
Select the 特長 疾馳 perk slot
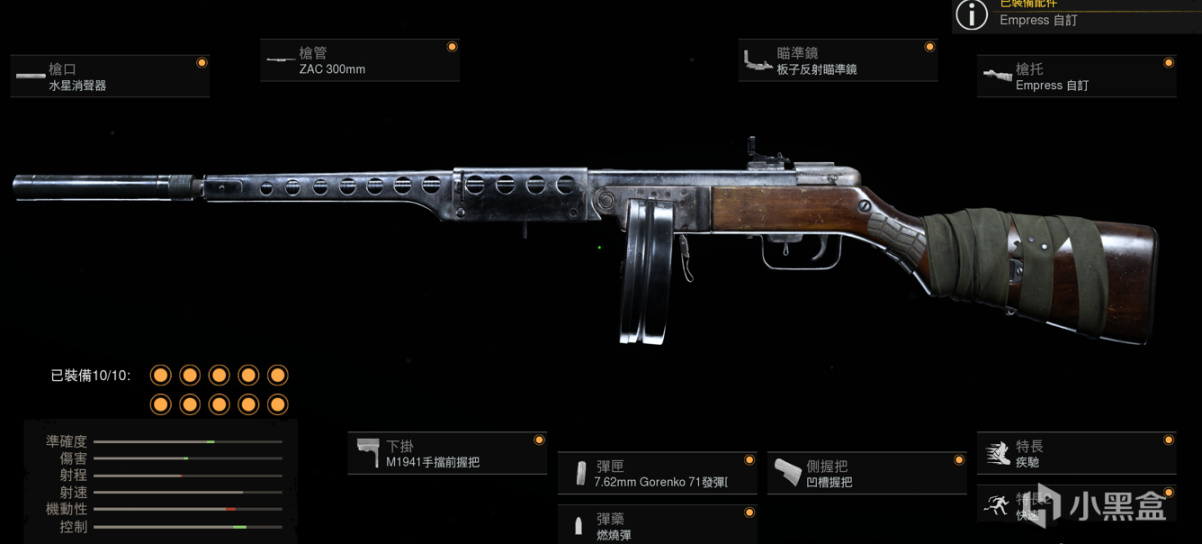(1076, 454)
